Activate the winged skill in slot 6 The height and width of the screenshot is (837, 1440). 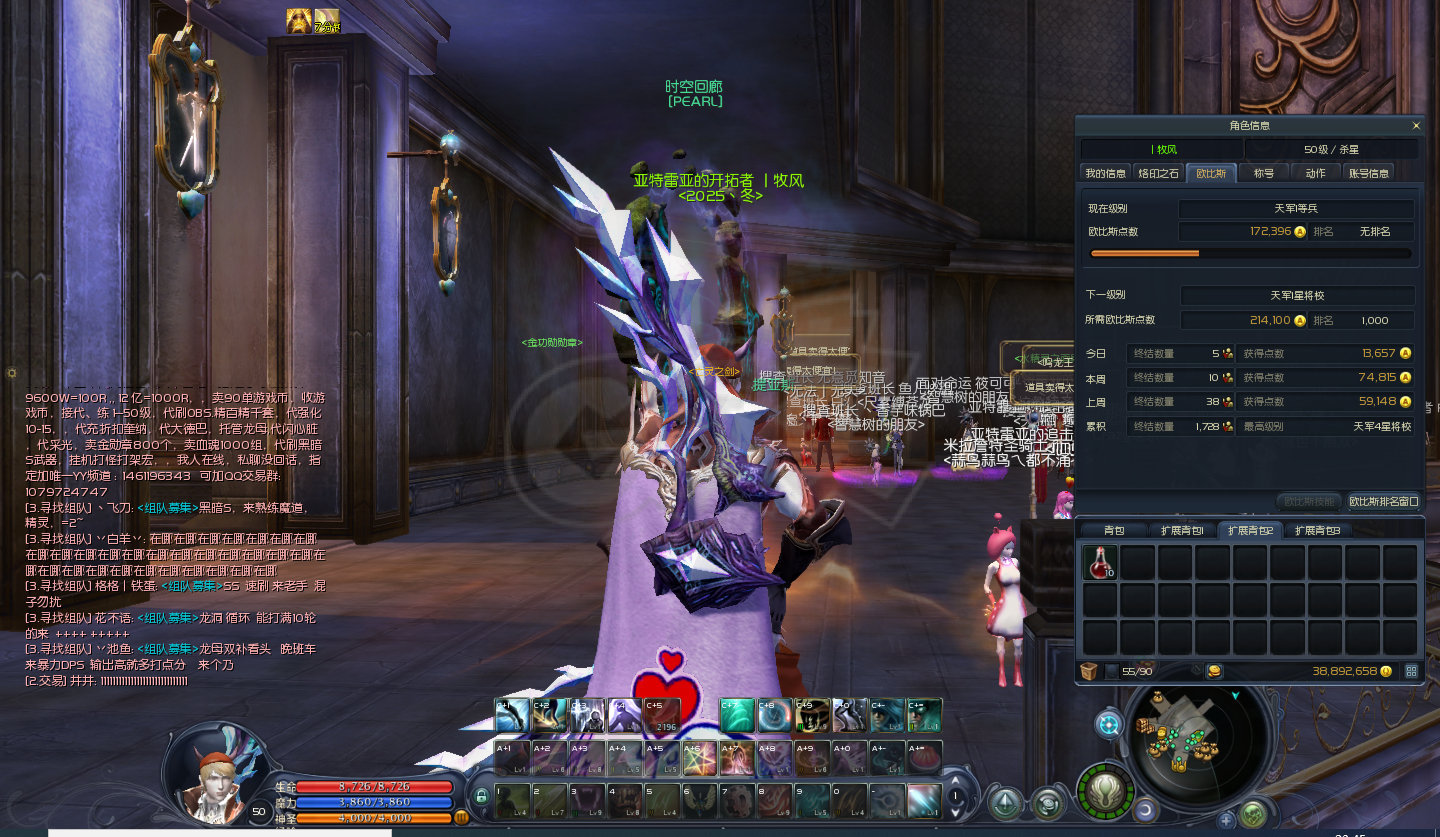(x=699, y=801)
